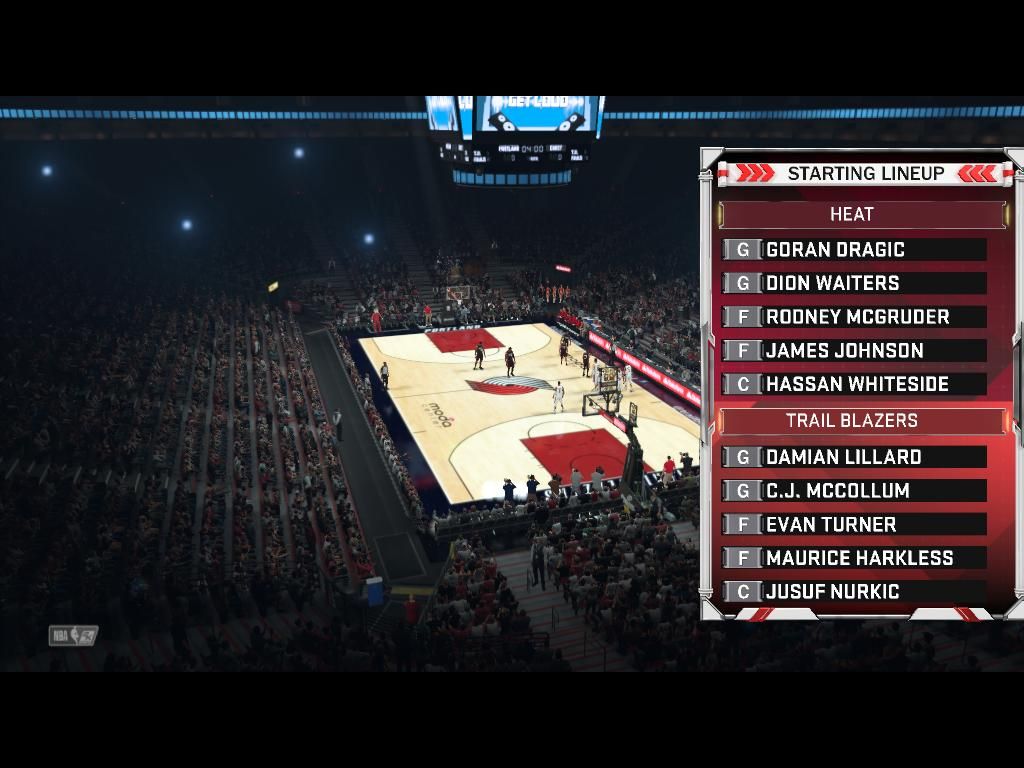Select Damian Lillard in the Trail Blazers lineup
The height and width of the screenshot is (768, 1024).
click(x=854, y=457)
